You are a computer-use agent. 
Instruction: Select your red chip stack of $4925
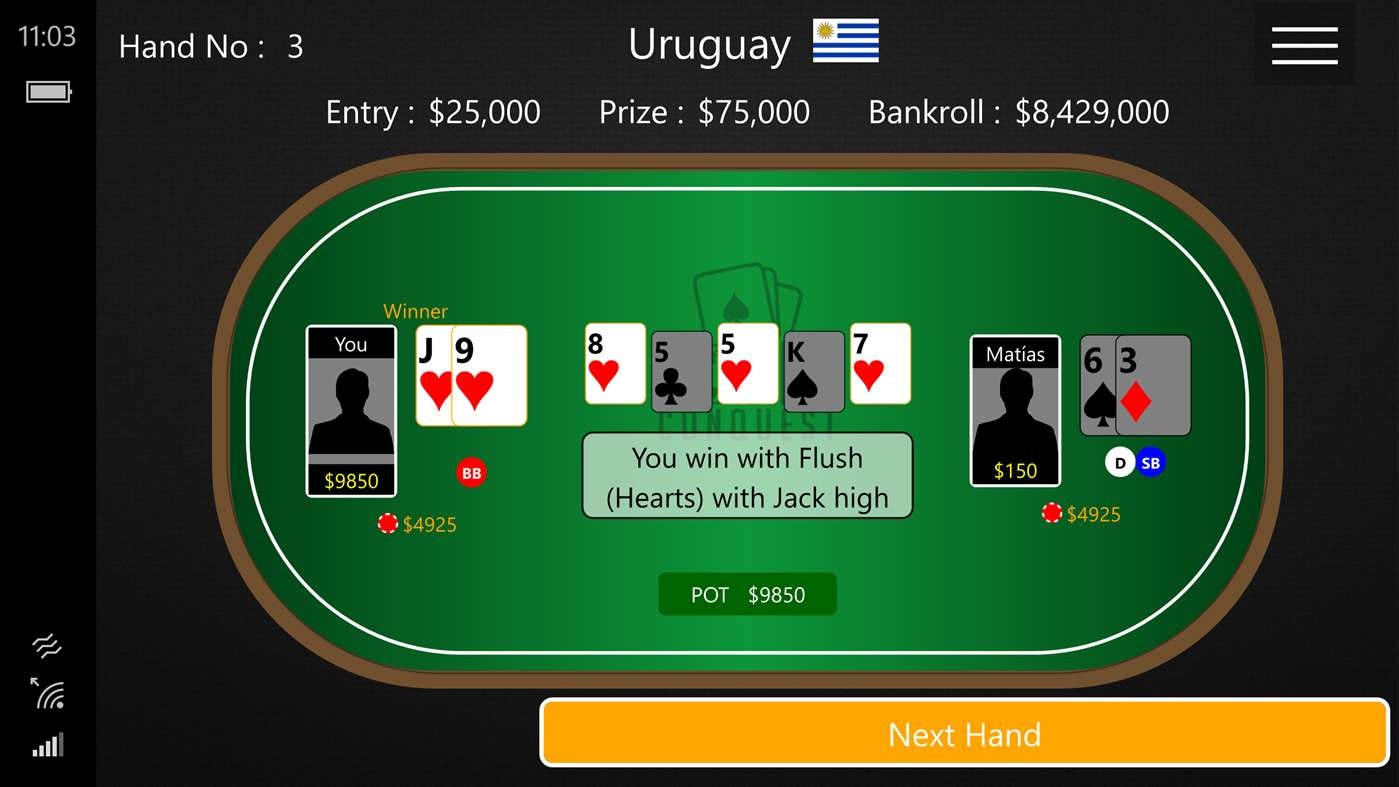418,523
